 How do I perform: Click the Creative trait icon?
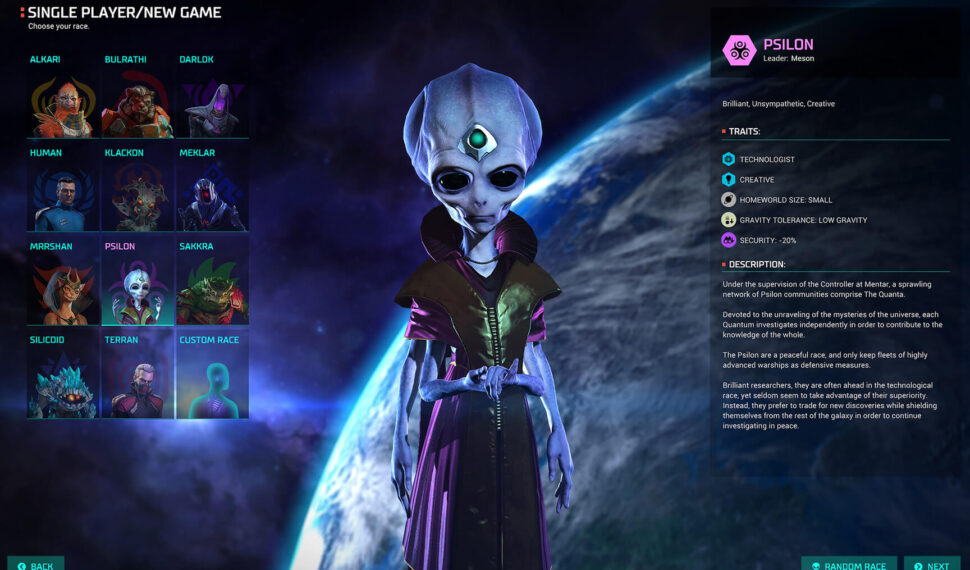coord(729,179)
